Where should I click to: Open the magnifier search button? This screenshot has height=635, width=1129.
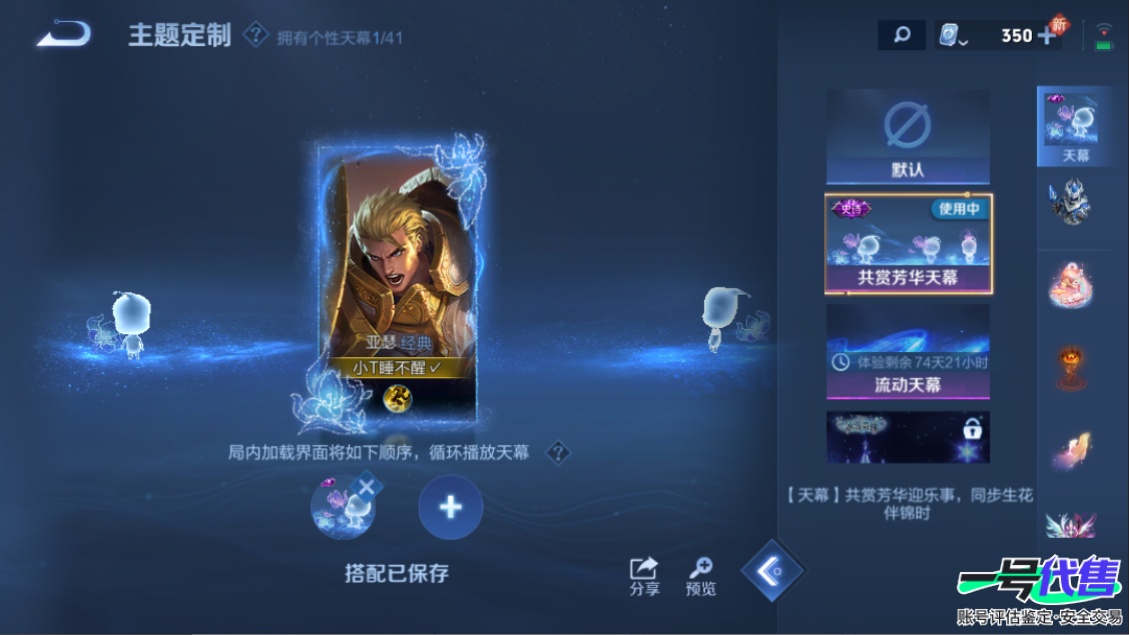pos(901,36)
